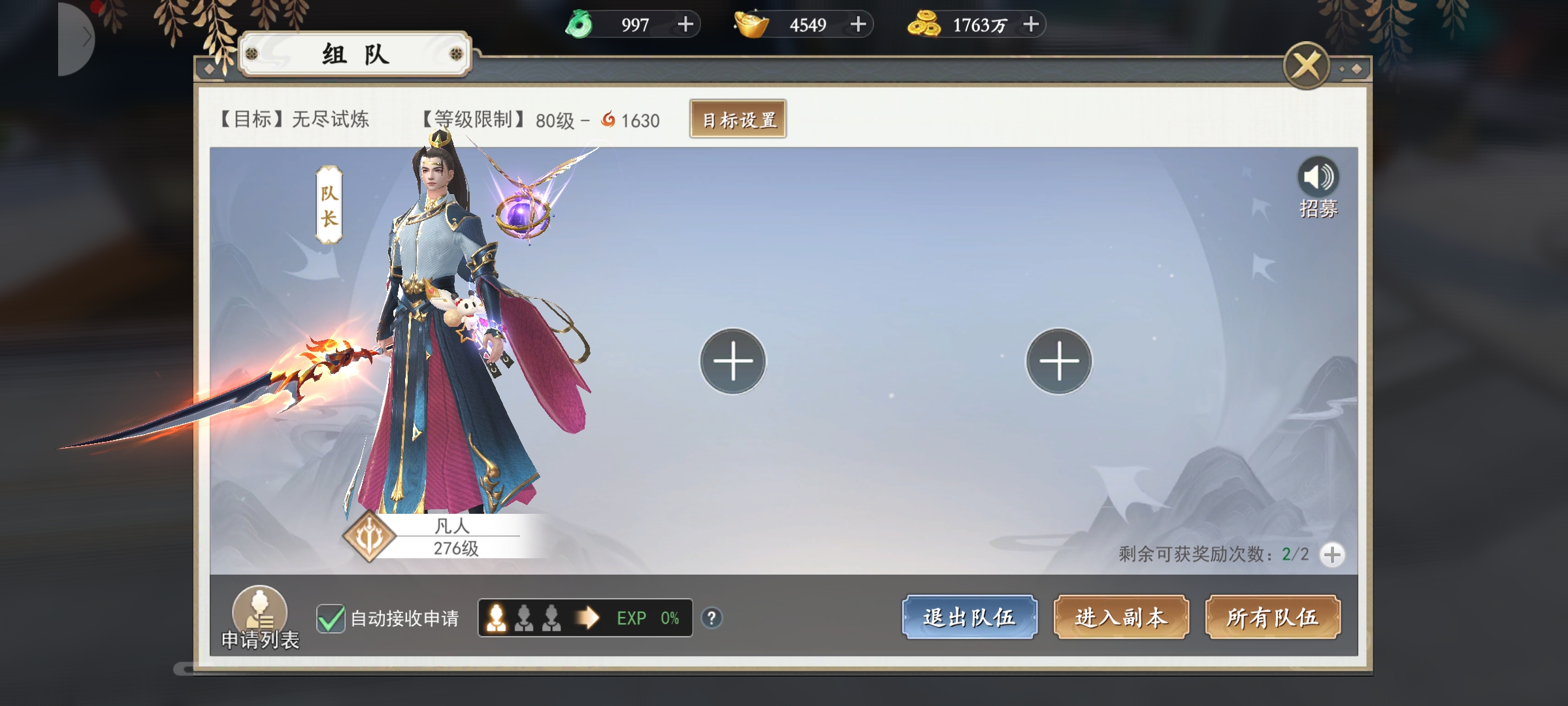Add gold ingot currency with plus

(x=858, y=25)
